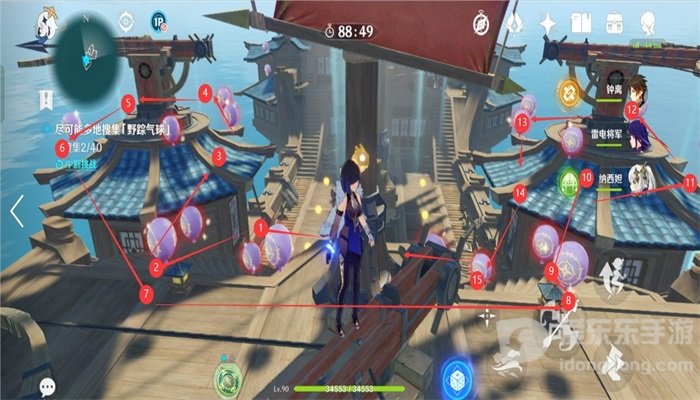Open the wish star icon
The width and height of the screenshot is (700, 400).
click(x=548, y=22)
